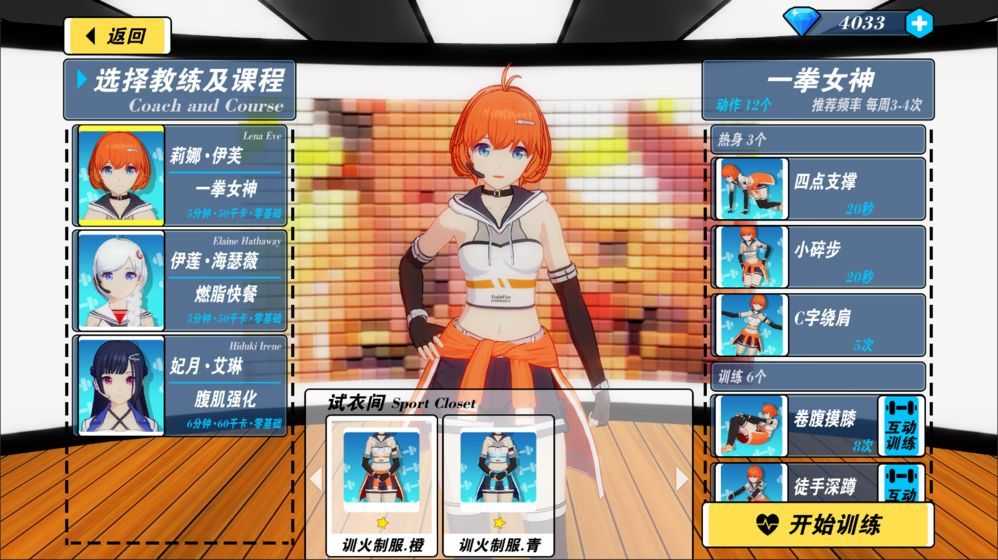Start training with 开始训练 button

[x=817, y=524]
